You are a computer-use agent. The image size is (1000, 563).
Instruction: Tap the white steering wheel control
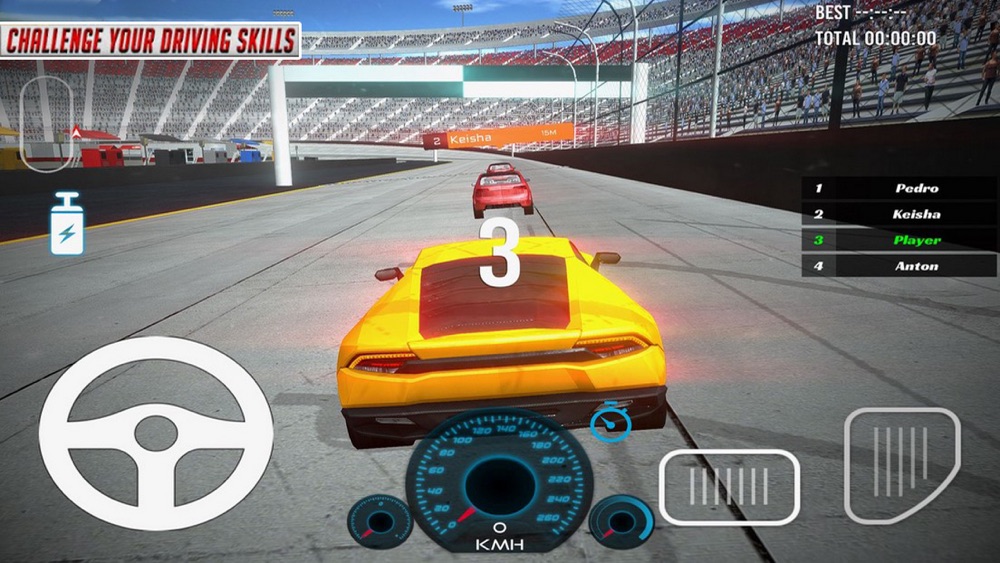(x=155, y=432)
